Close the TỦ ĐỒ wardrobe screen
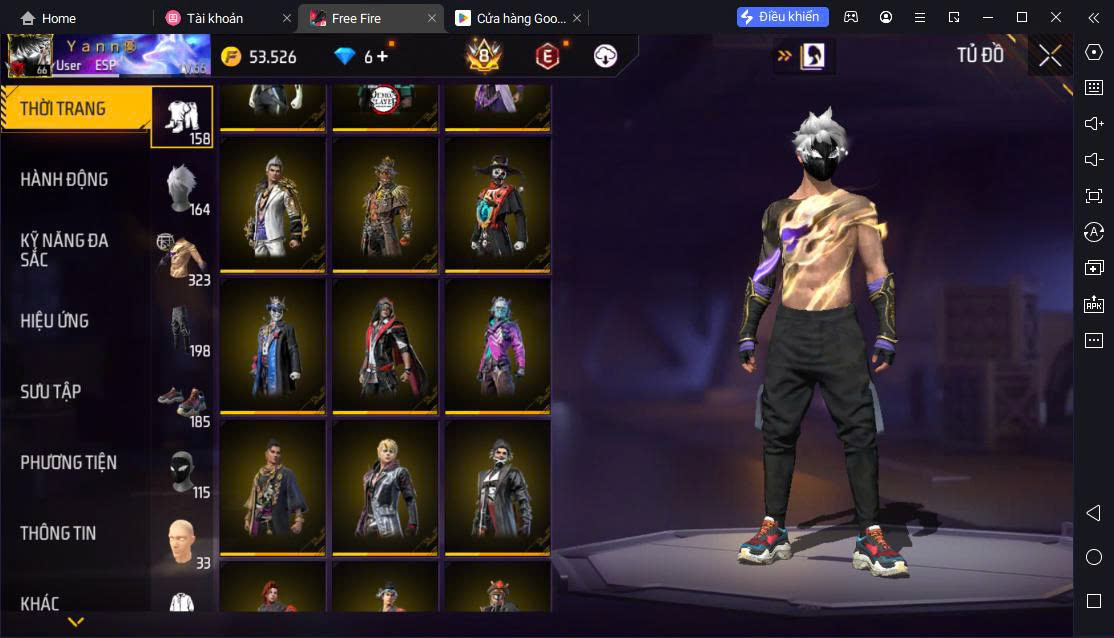Screen dimensions: 1114x638 [x=1050, y=56]
